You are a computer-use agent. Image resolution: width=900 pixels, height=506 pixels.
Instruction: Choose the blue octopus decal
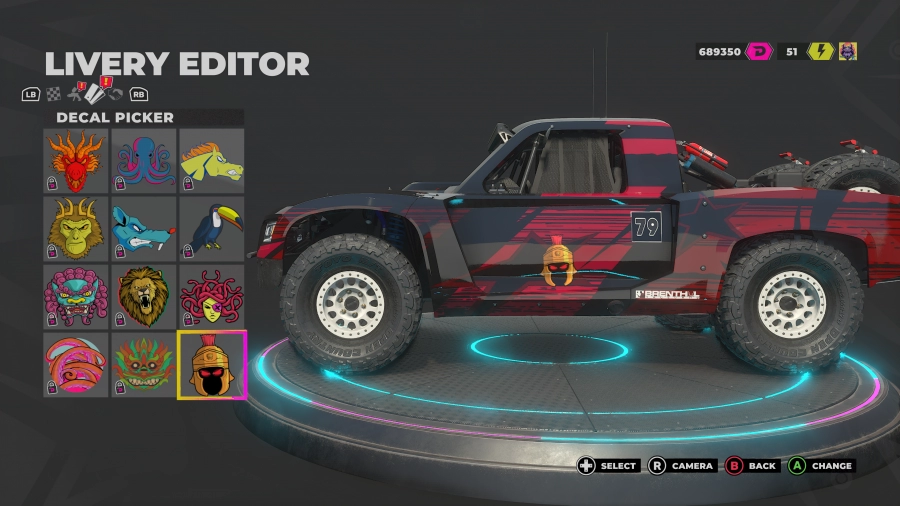tap(144, 161)
